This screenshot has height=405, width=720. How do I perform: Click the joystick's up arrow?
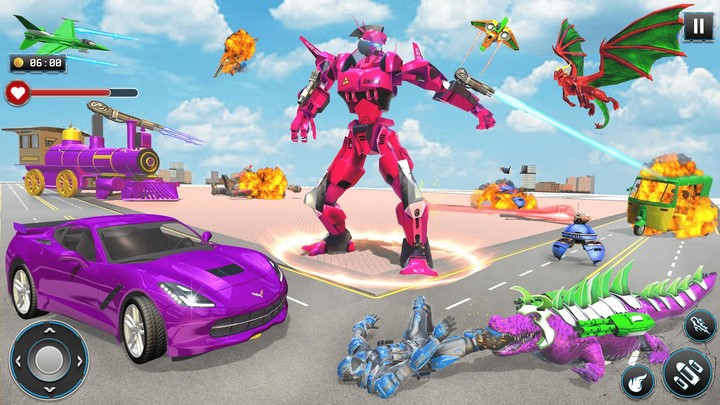tap(48, 332)
